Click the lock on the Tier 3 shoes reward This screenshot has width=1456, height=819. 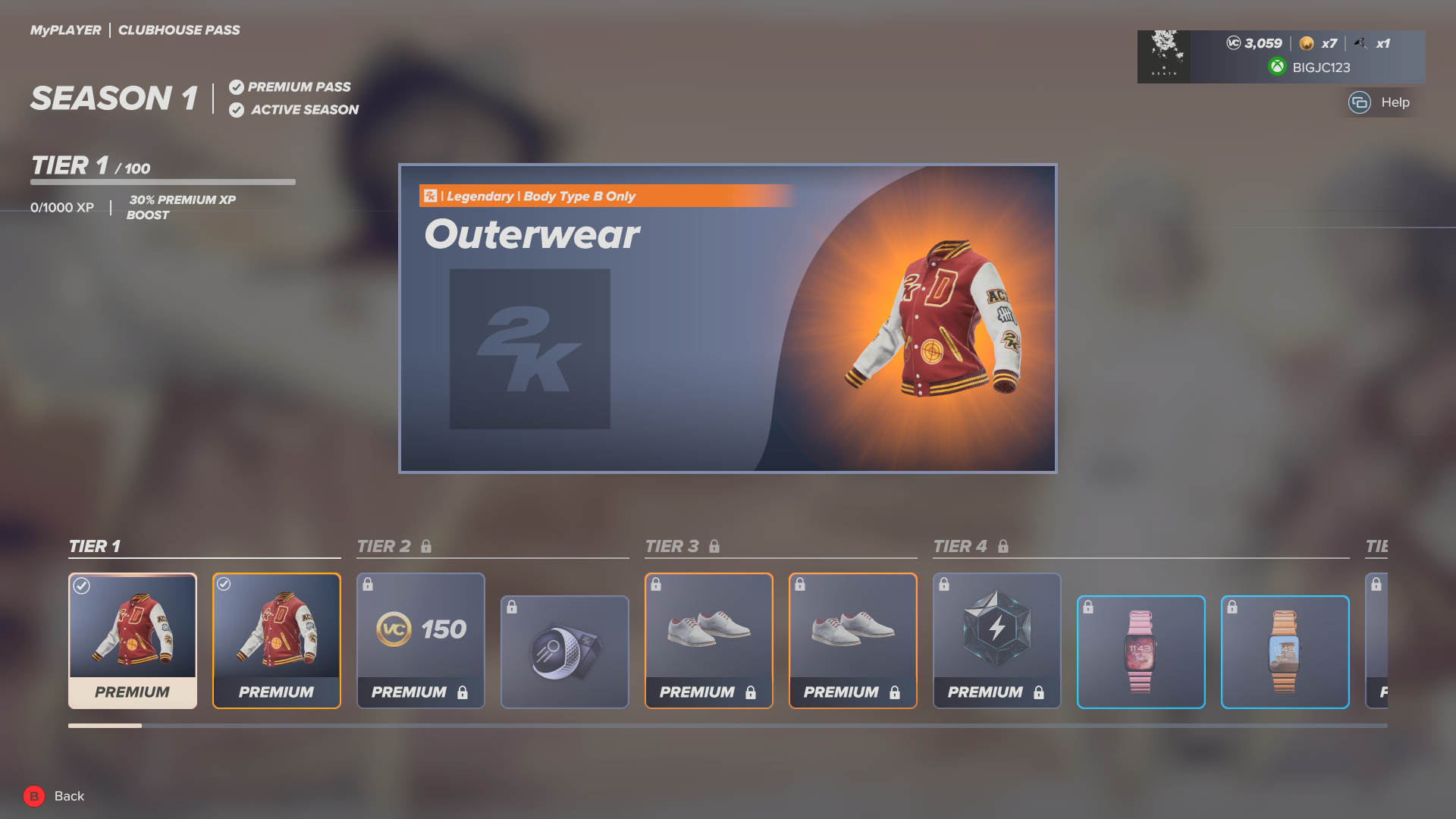pos(655,584)
